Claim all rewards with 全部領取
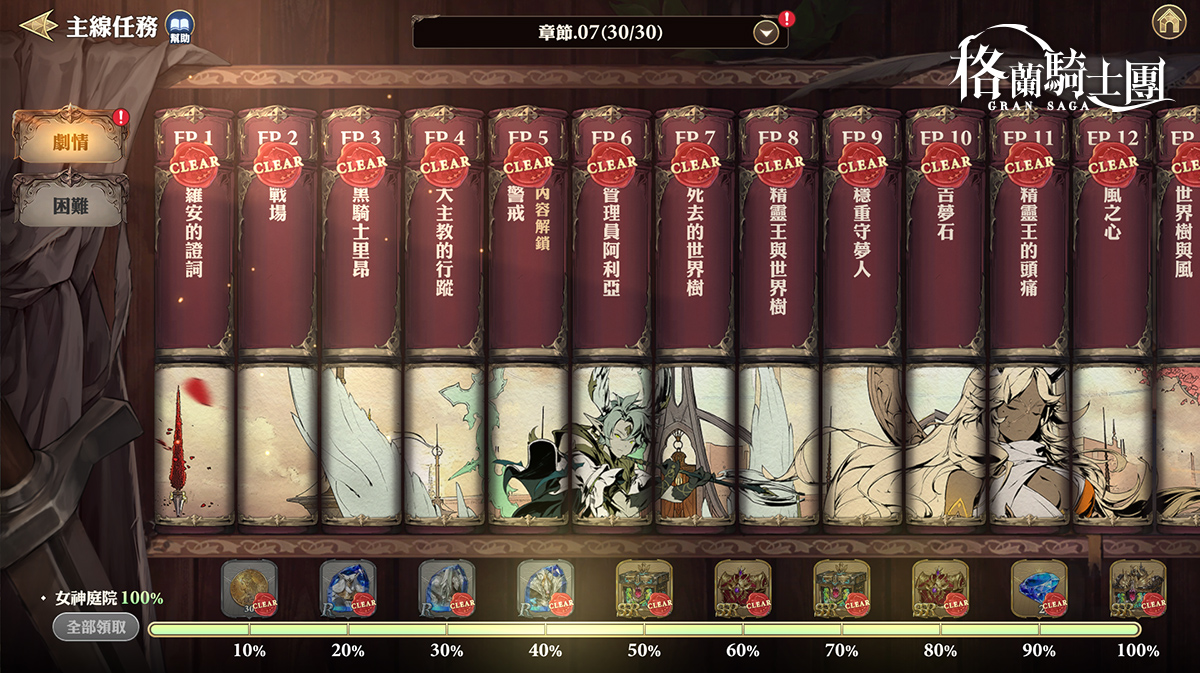This screenshot has height=673, width=1200. [x=97, y=627]
